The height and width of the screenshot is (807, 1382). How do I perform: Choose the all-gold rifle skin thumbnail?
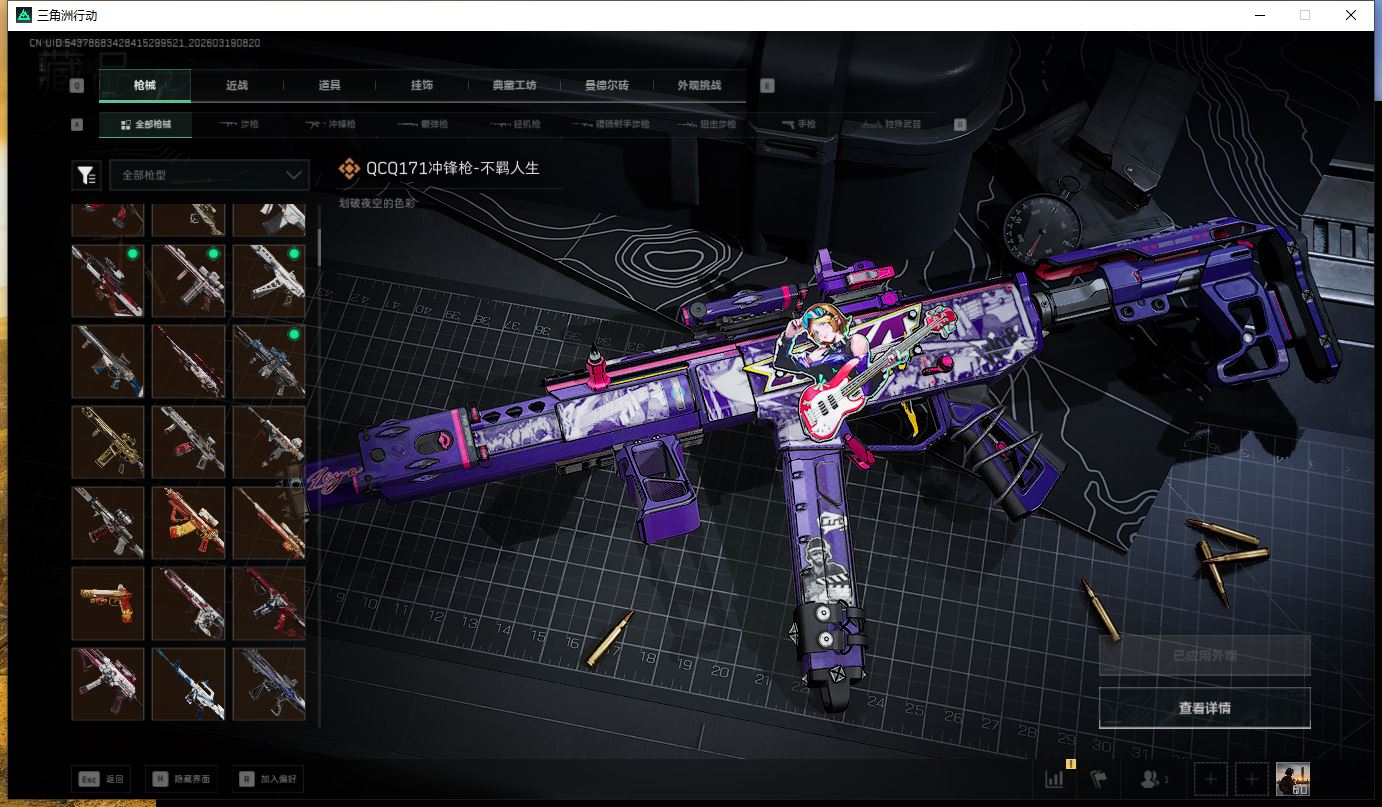108,441
